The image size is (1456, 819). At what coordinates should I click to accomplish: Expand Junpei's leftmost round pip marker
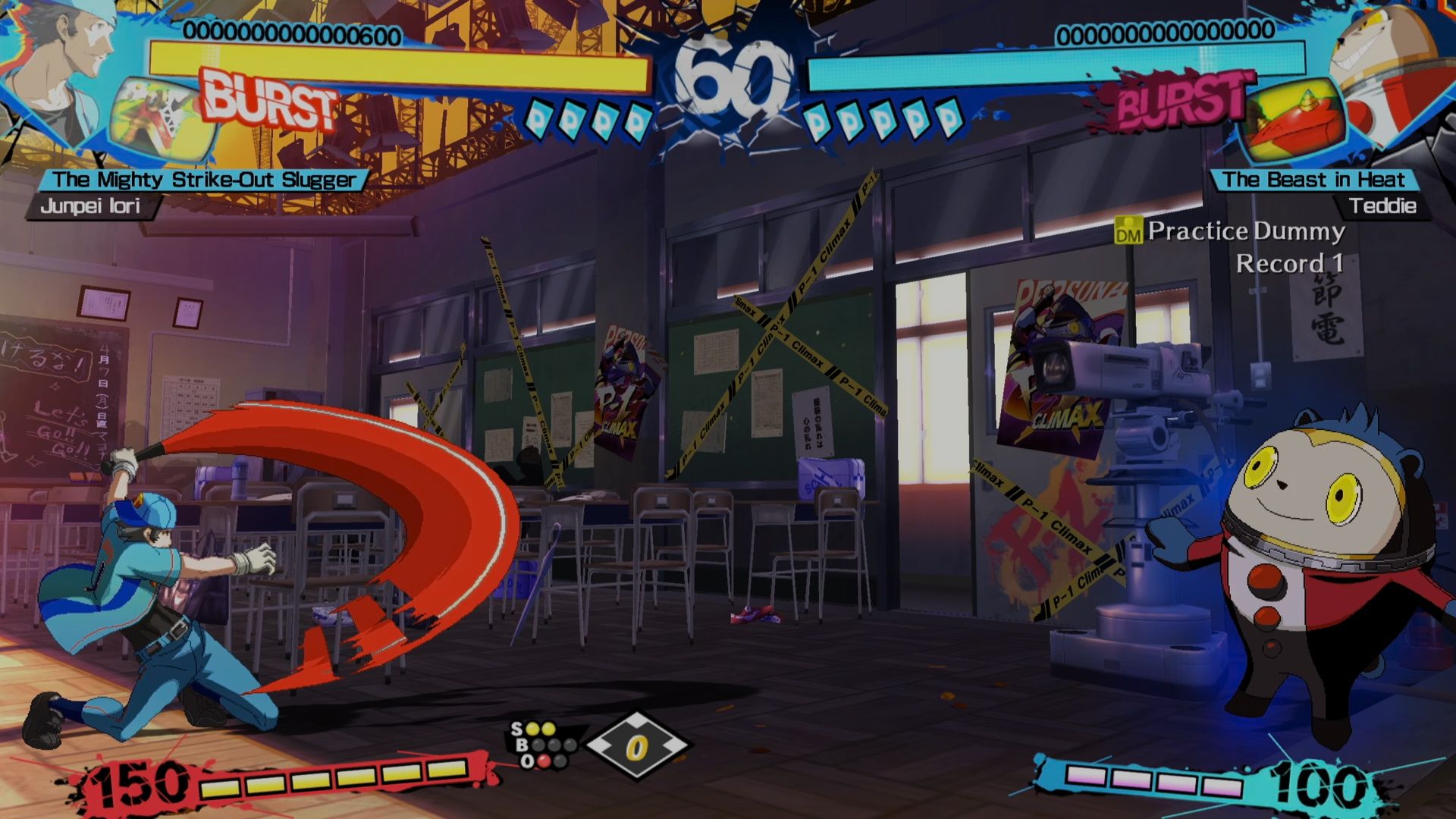(x=541, y=120)
